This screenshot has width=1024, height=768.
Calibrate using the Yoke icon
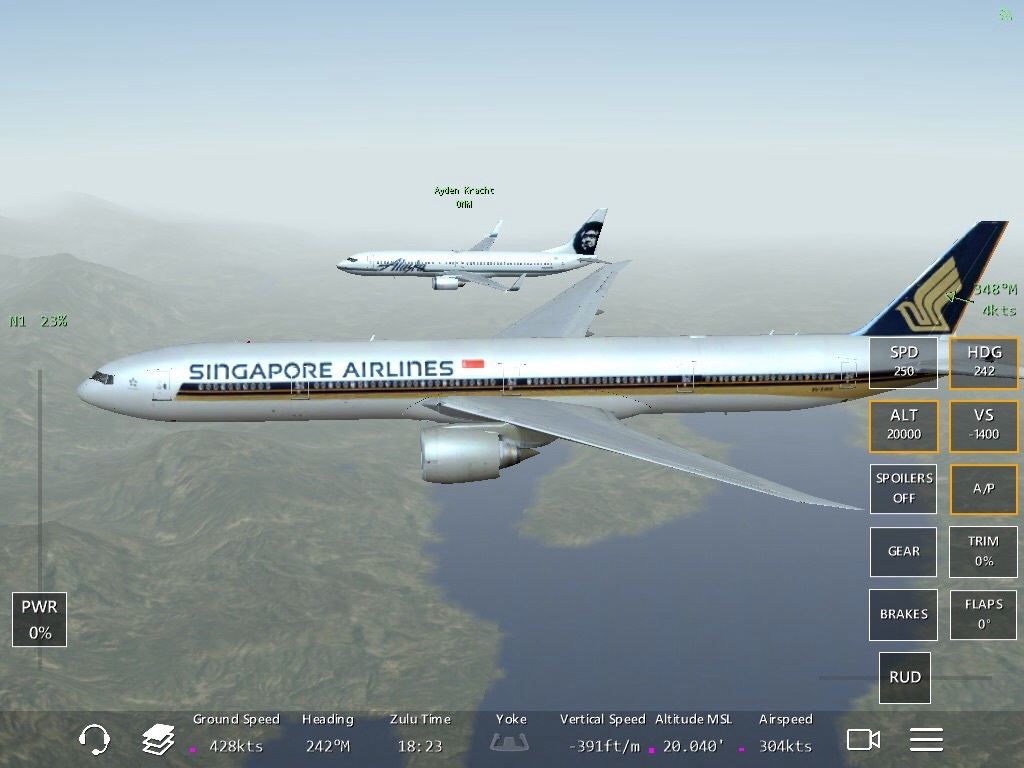(510, 742)
